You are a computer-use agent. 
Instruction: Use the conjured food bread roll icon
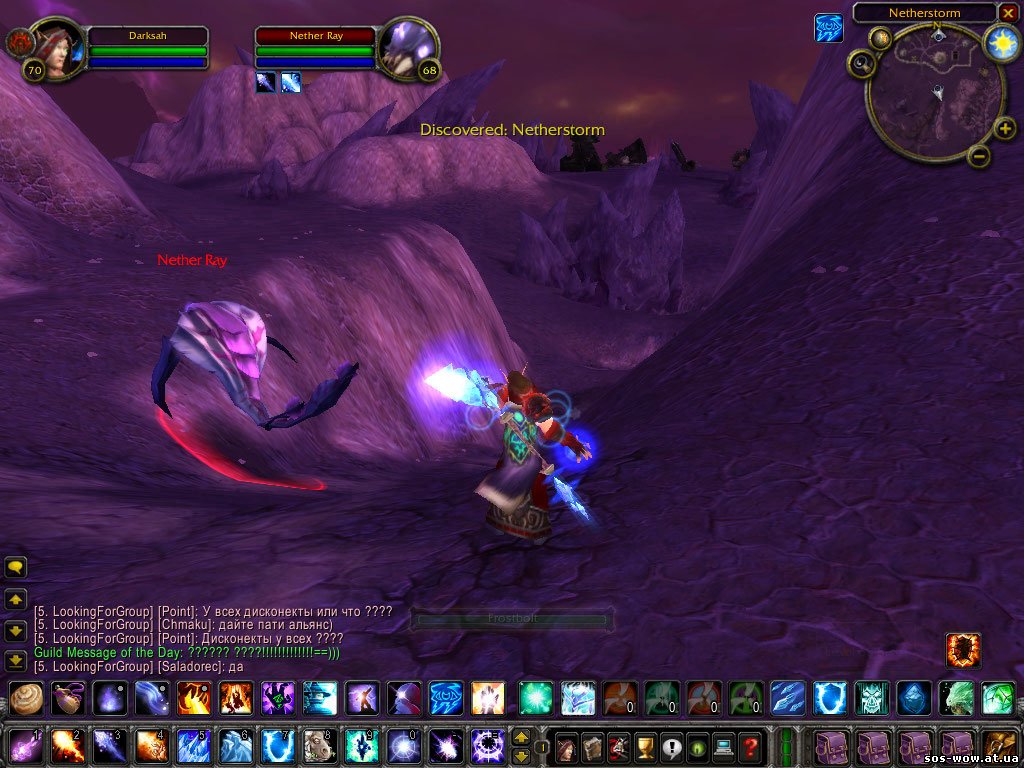(x=26, y=697)
